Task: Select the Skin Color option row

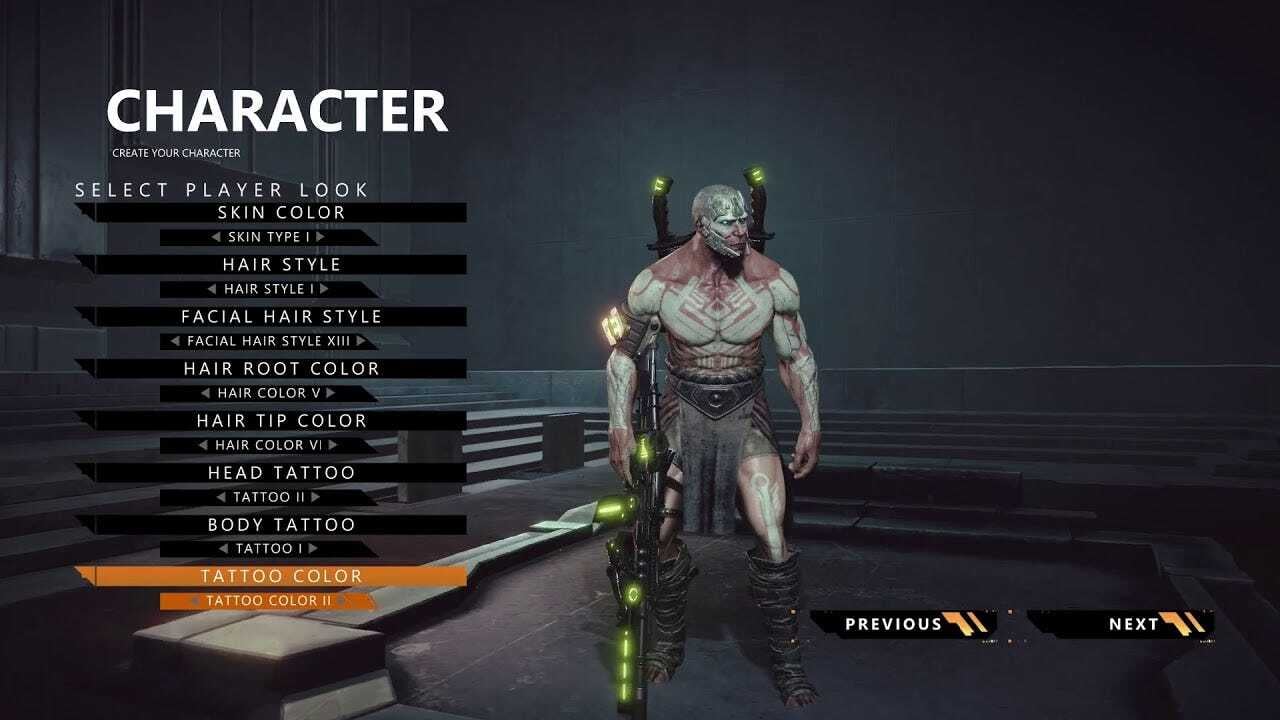Action: (280, 213)
